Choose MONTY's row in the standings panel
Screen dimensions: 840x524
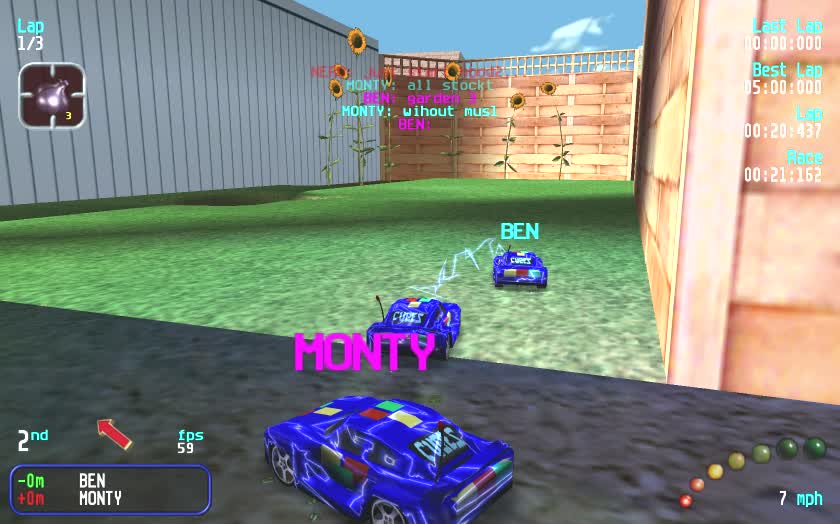(x=109, y=498)
